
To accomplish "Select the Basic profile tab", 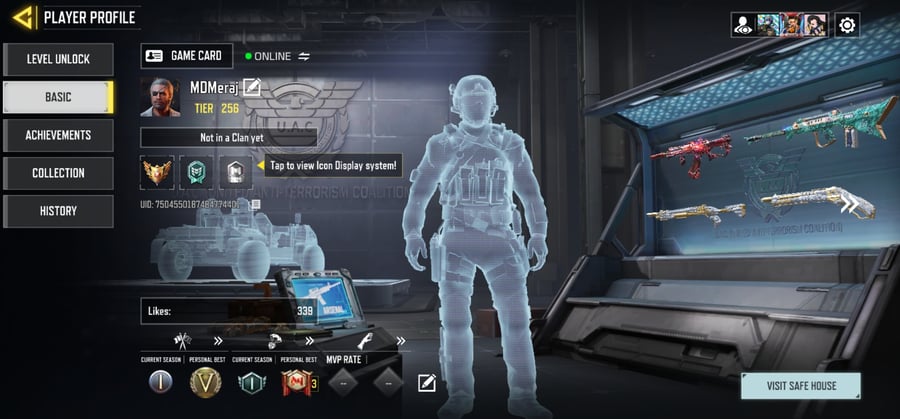I will pos(58,97).
